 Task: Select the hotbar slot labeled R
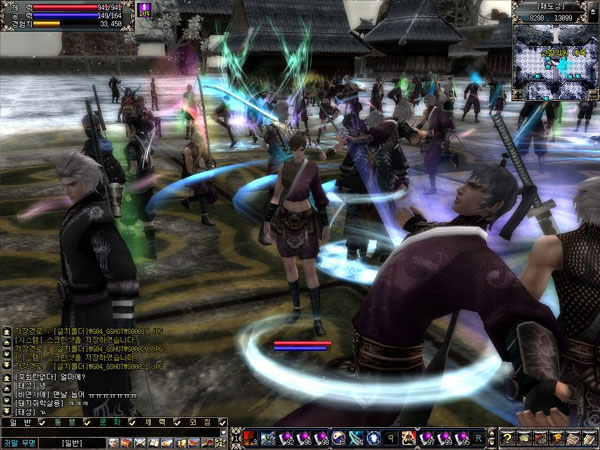478,438
